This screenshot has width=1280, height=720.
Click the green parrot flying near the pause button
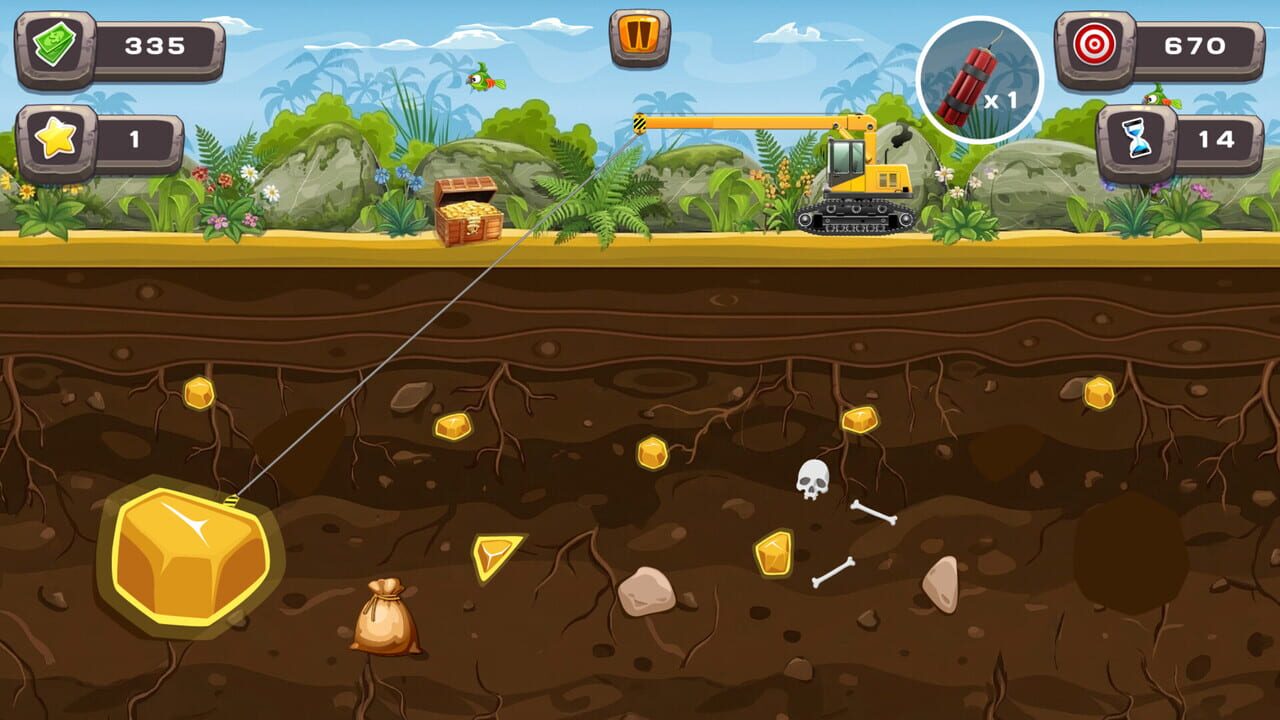tap(485, 82)
